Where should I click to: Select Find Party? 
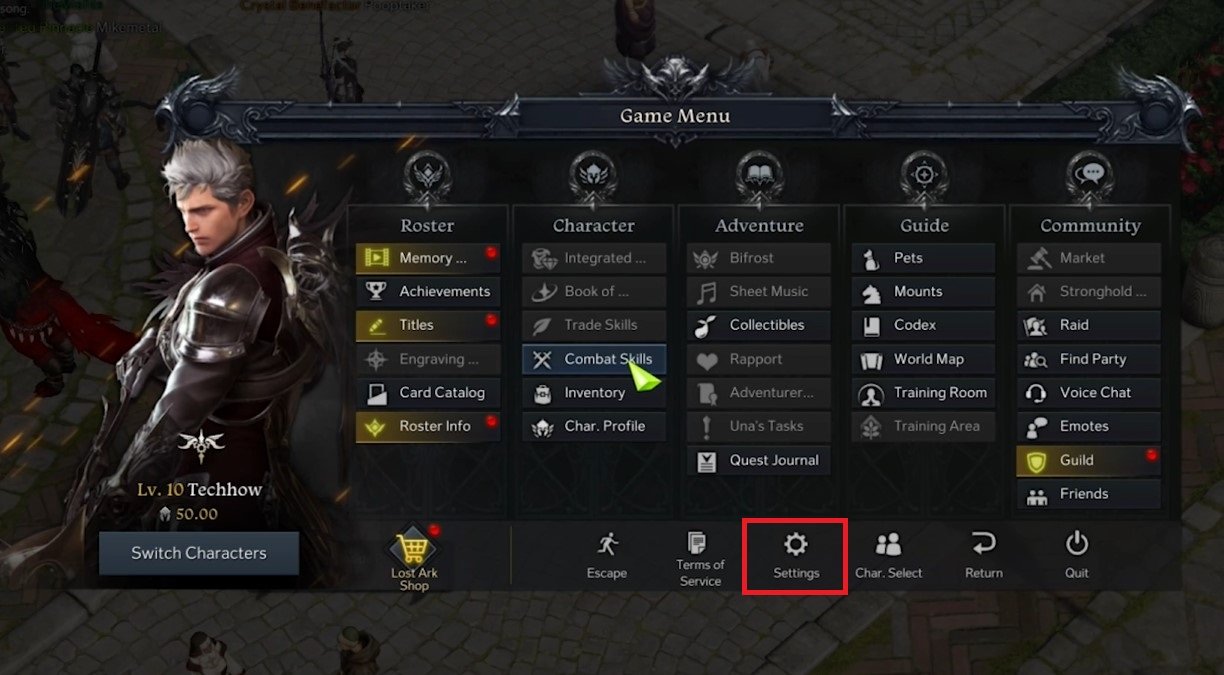coord(1089,359)
